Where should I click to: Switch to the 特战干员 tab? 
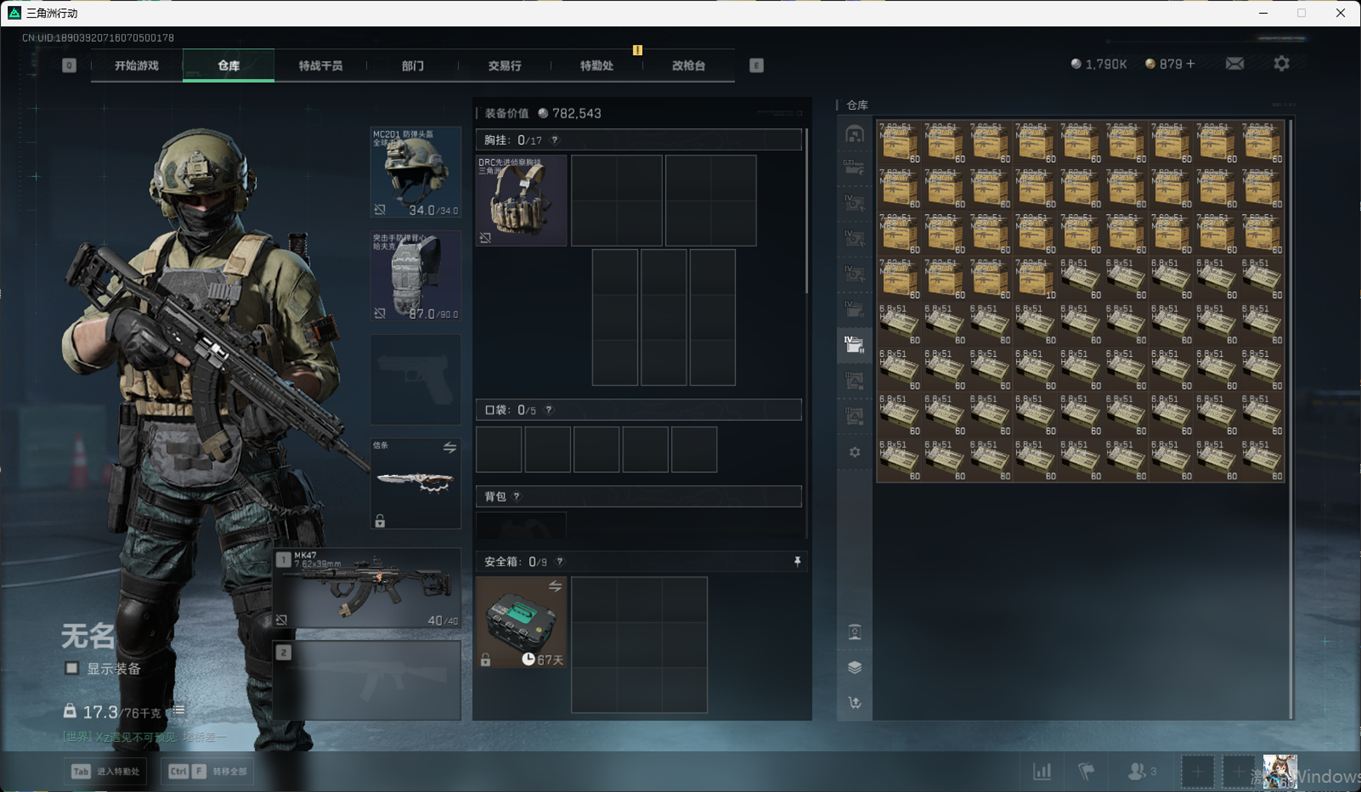click(x=320, y=66)
